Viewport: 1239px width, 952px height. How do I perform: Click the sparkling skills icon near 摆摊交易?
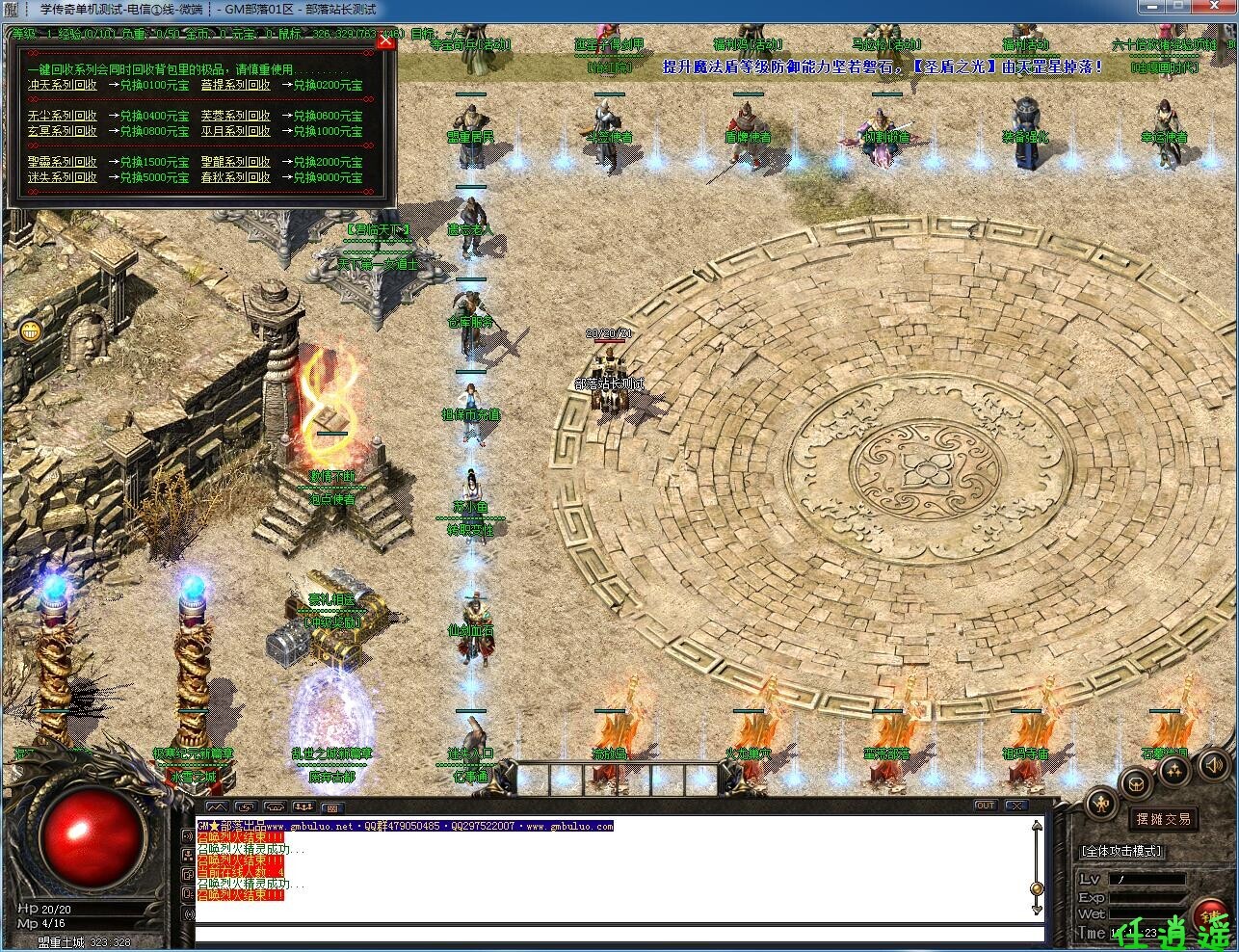click(1173, 773)
